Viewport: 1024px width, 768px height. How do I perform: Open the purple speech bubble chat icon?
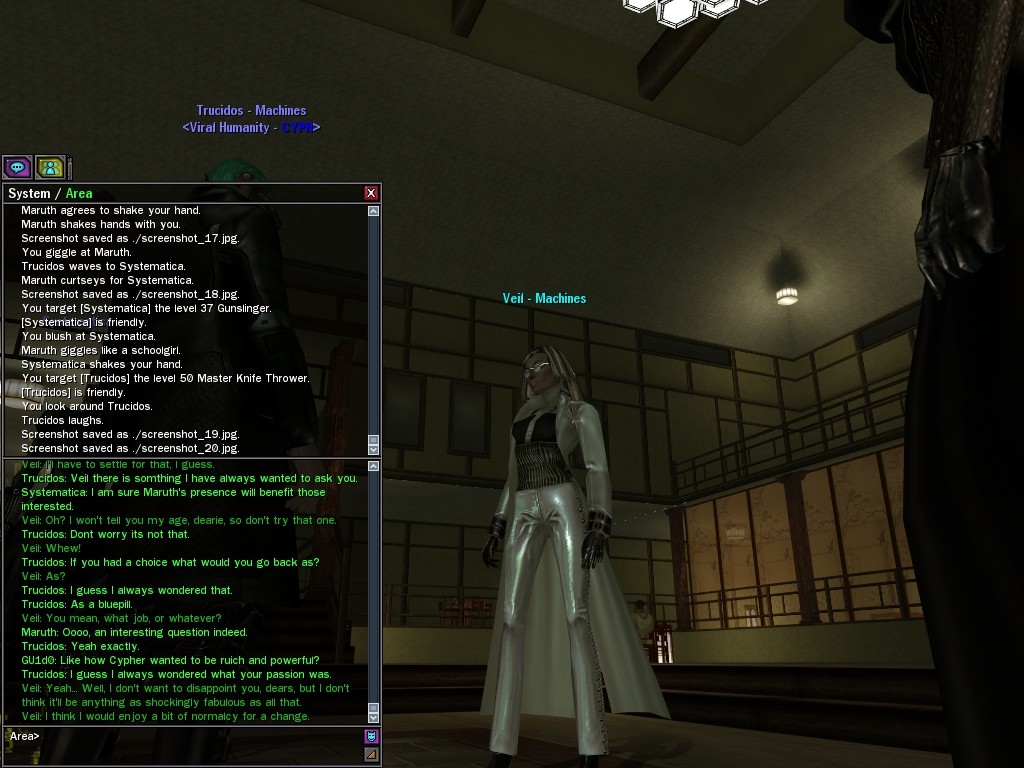click(x=17, y=167)
